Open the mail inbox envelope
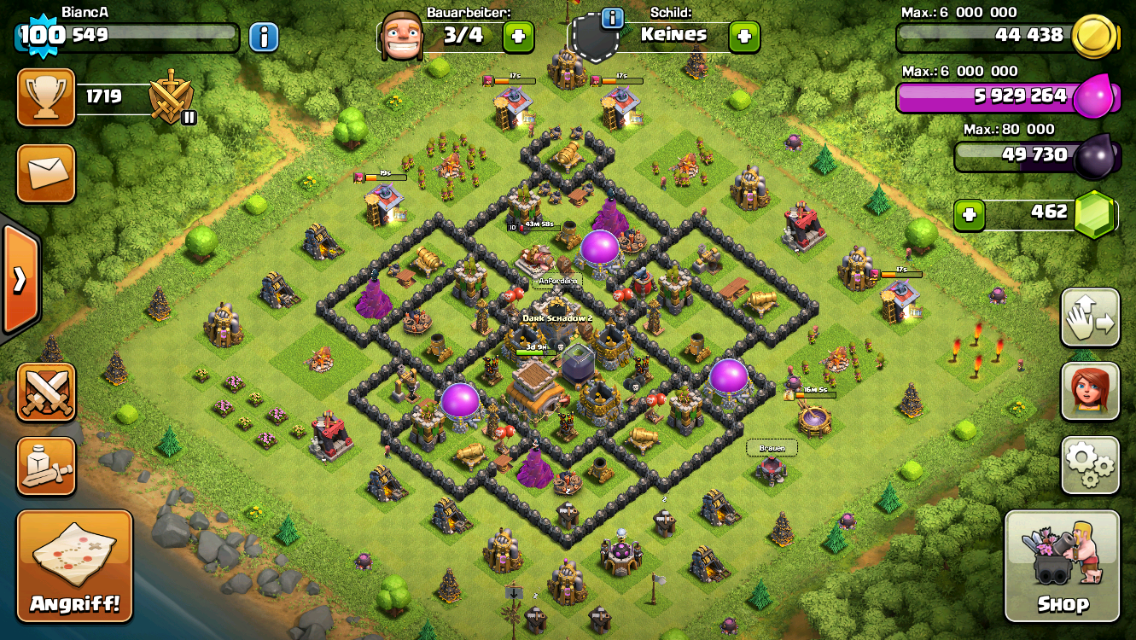Viewport: 1136px width, 640px height. [46, 173]
